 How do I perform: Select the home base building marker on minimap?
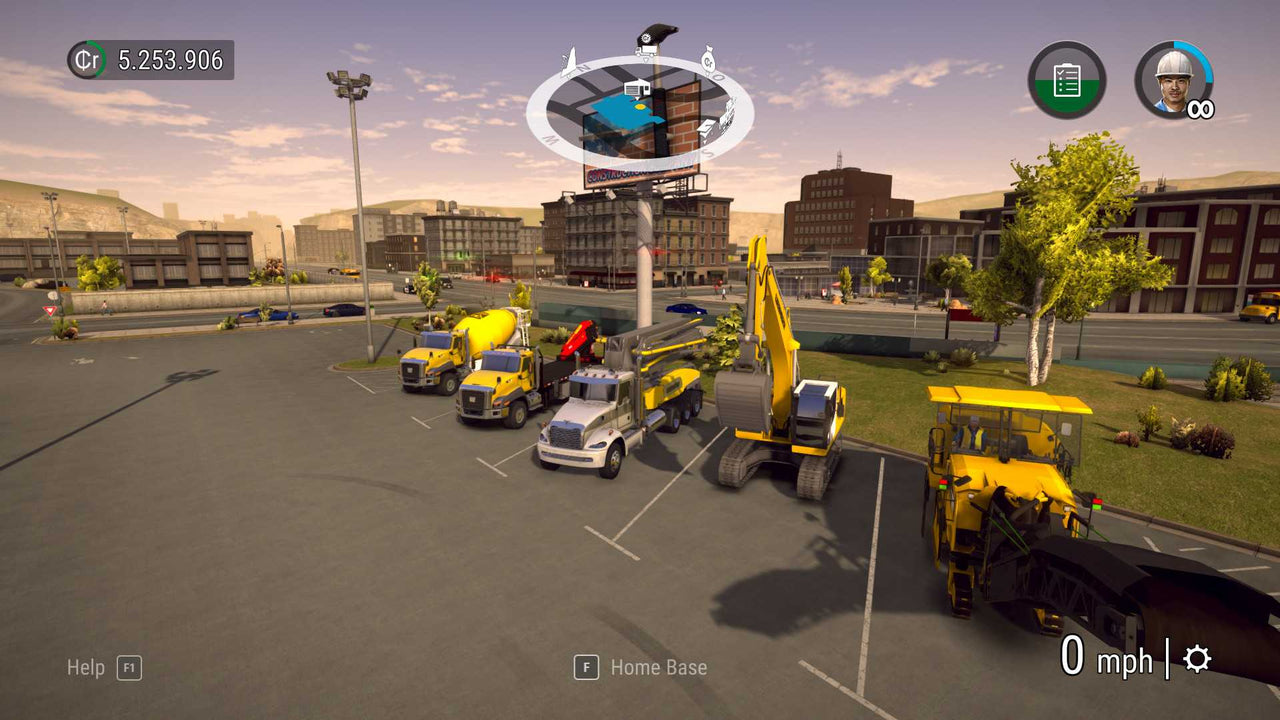637,88
